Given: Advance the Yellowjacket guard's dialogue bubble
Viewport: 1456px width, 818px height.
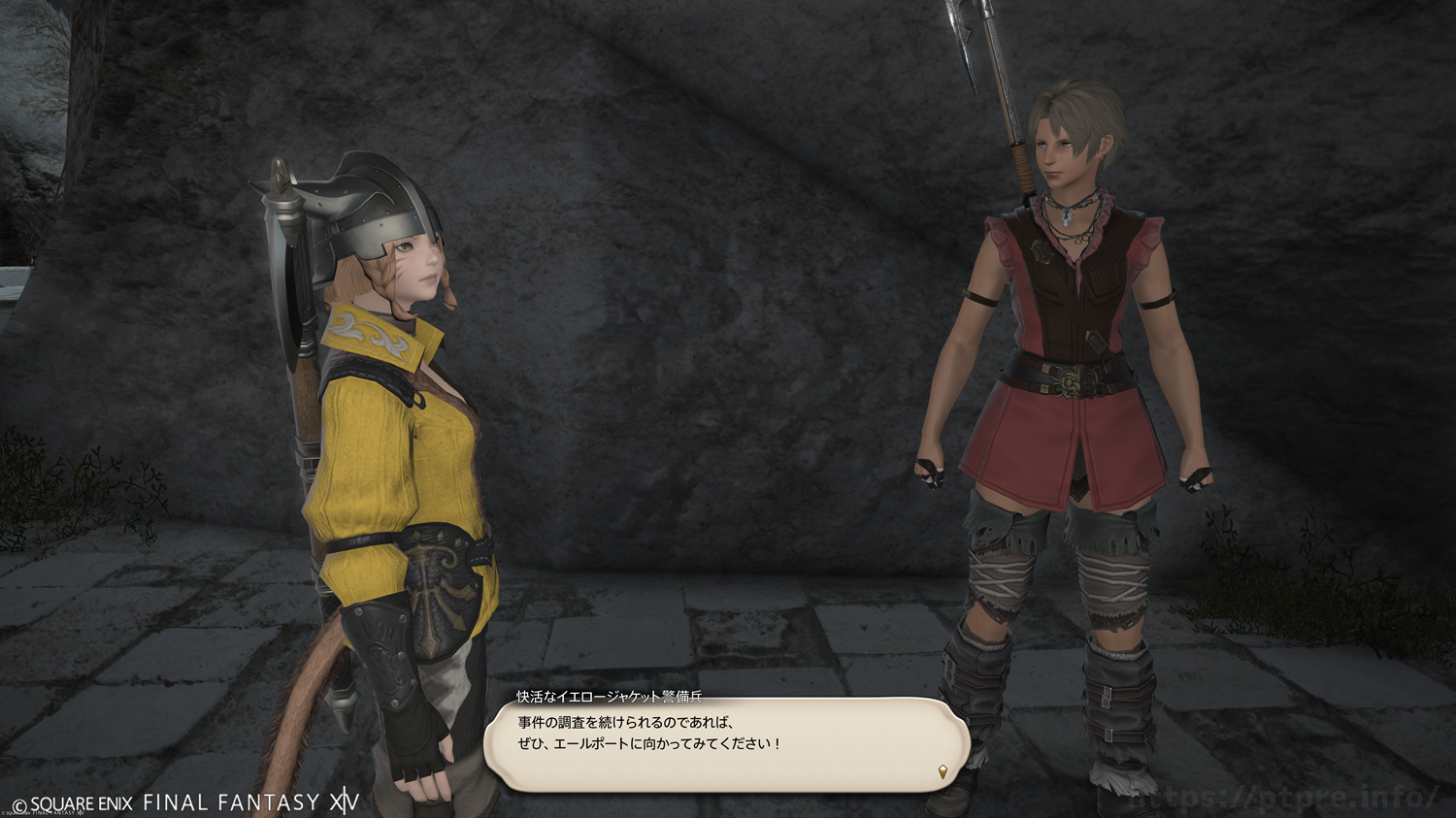Looking at the screenshot, I should click(726, 743).
